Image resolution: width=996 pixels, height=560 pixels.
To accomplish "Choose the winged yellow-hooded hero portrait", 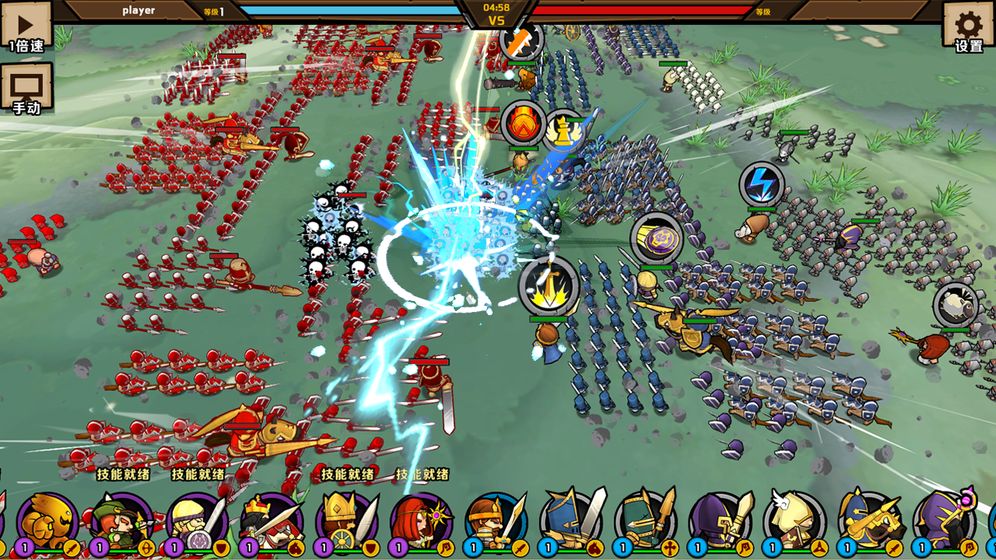I will [x=795, y=521].
